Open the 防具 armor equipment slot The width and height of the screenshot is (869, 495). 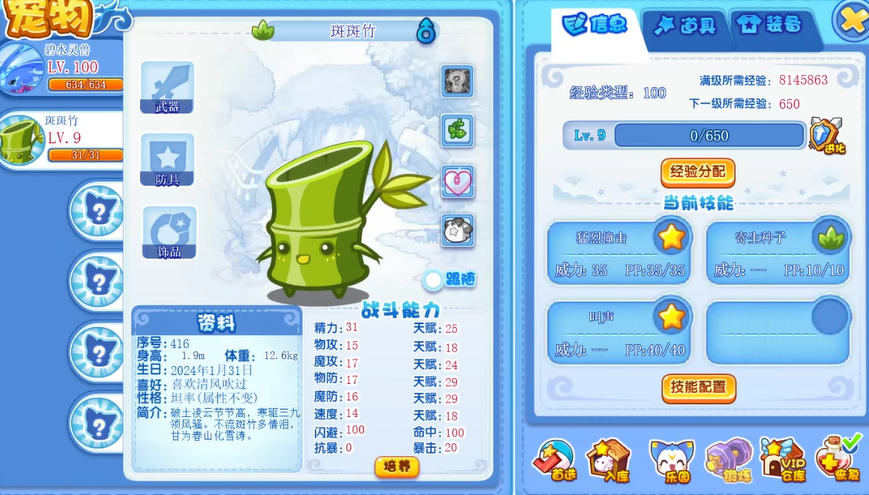click(x=167, y=160)
